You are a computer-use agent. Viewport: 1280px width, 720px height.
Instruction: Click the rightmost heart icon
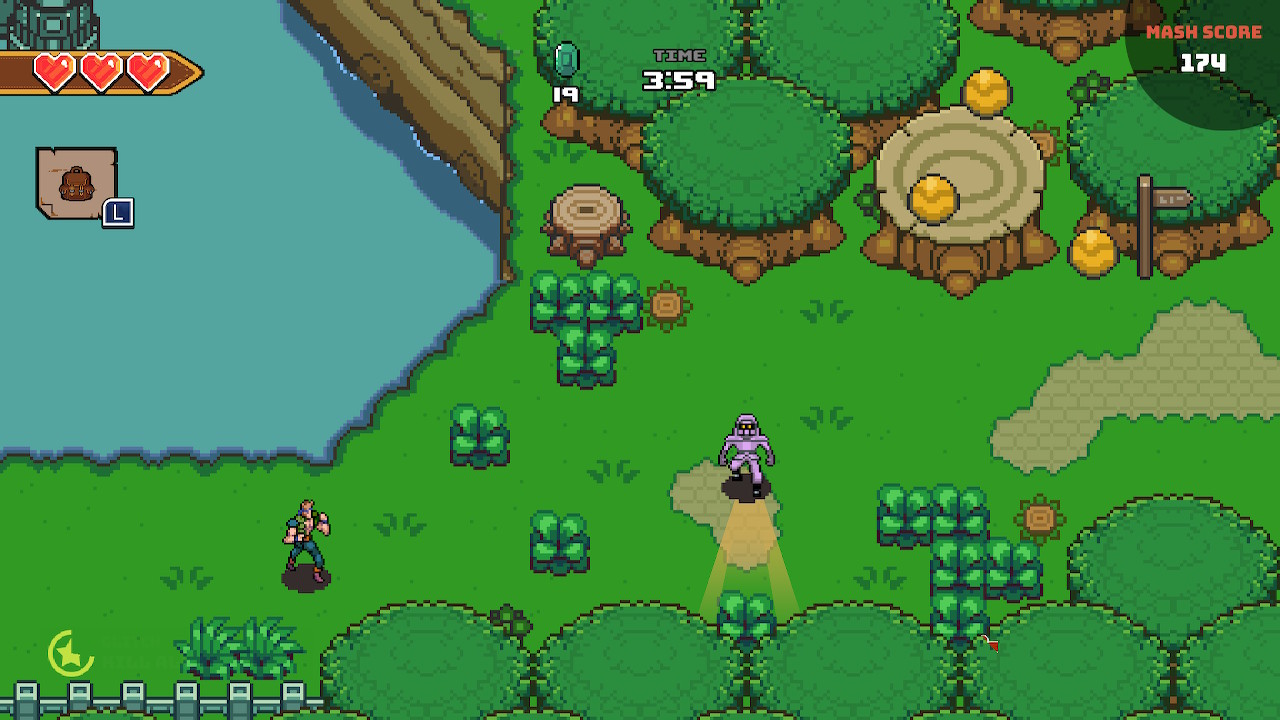[148, 70]
